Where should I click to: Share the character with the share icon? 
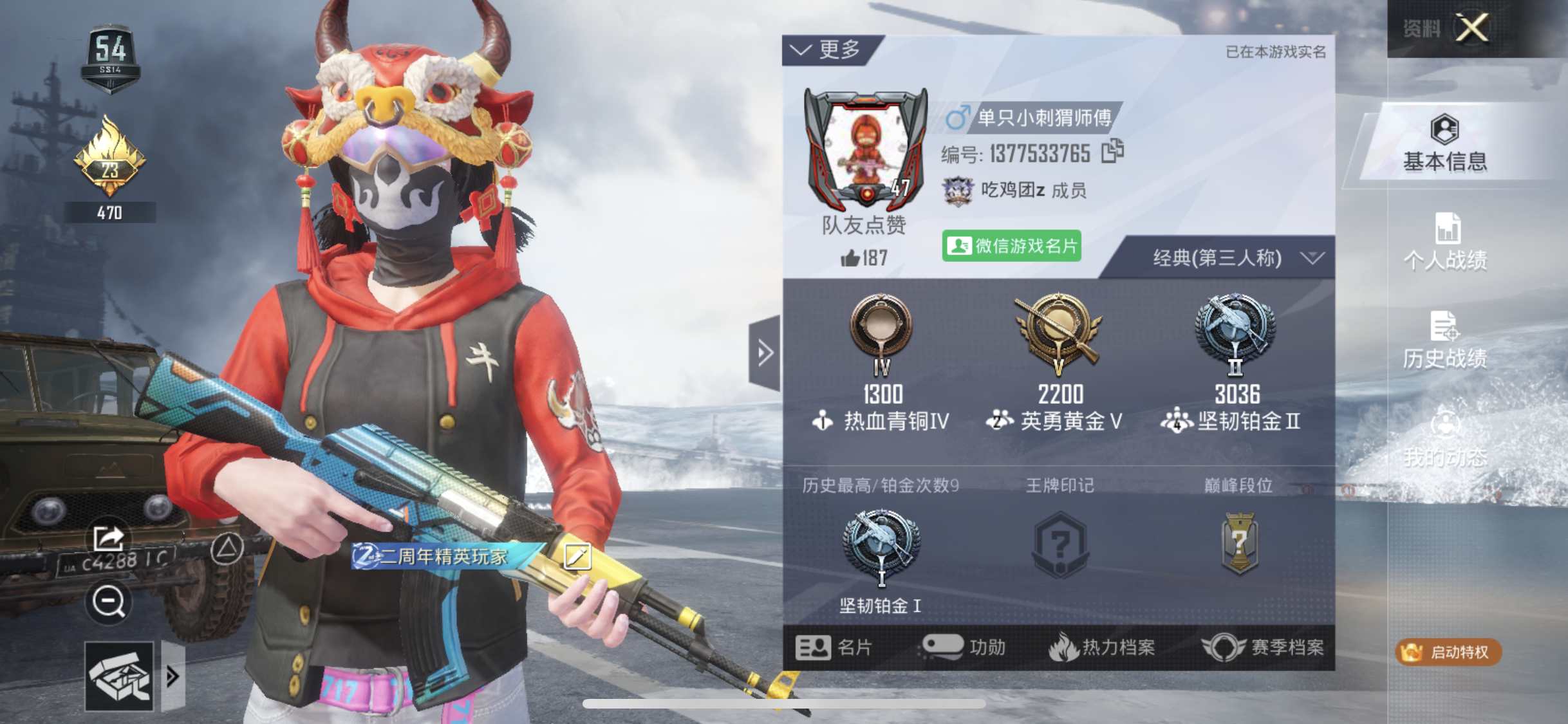coord(108,538)
